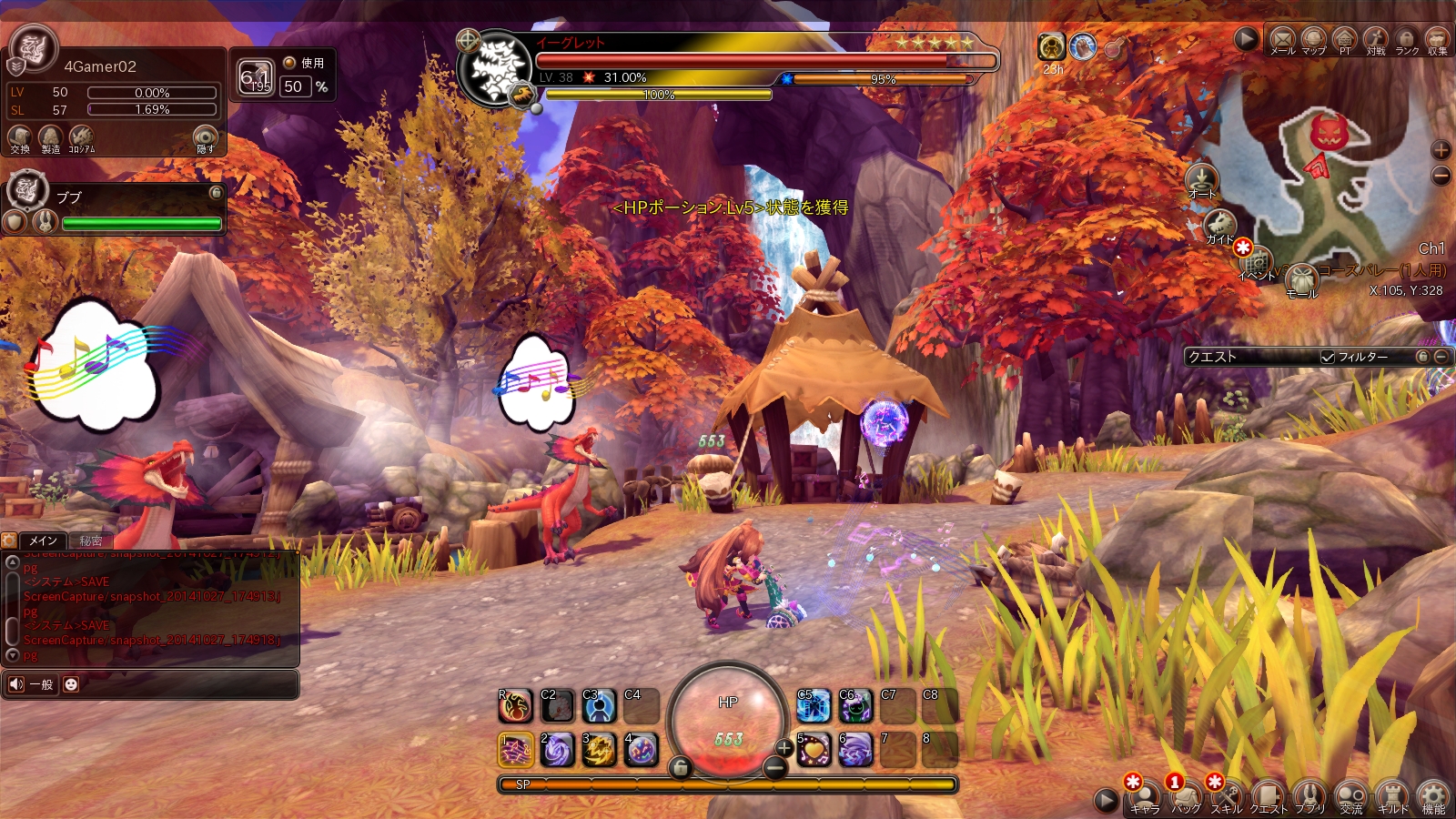Open the 製造 crafting button
The image size is (1456, 819).
(50, 138)
